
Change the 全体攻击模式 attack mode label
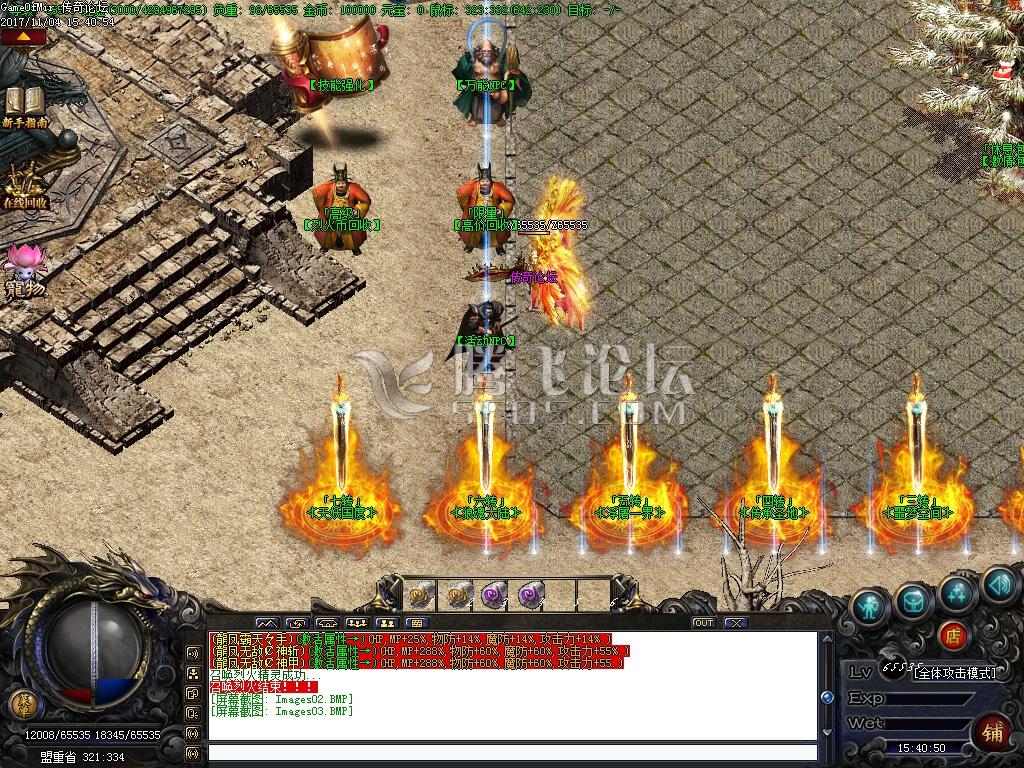[x=955, y=672]
